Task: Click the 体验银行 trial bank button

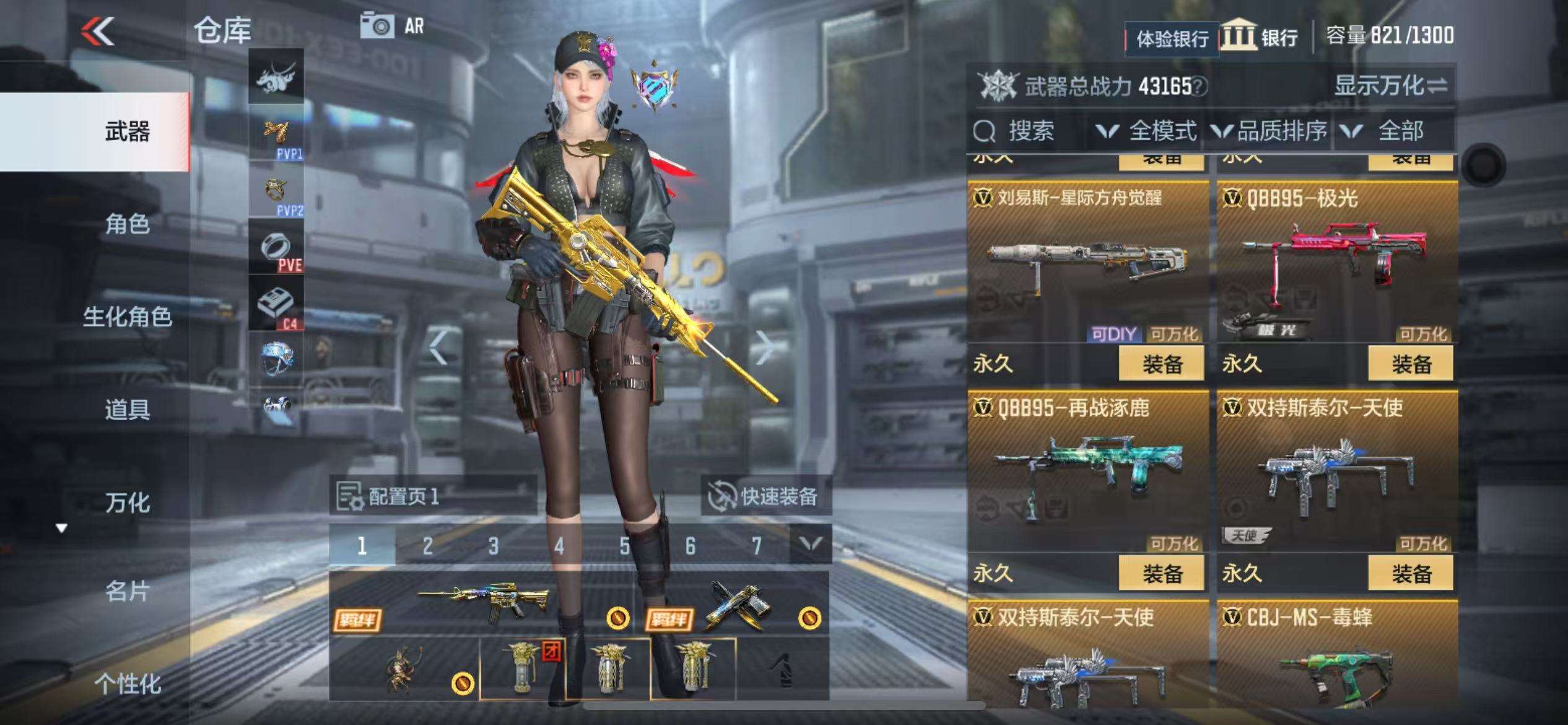Action: pos(1172,39)
